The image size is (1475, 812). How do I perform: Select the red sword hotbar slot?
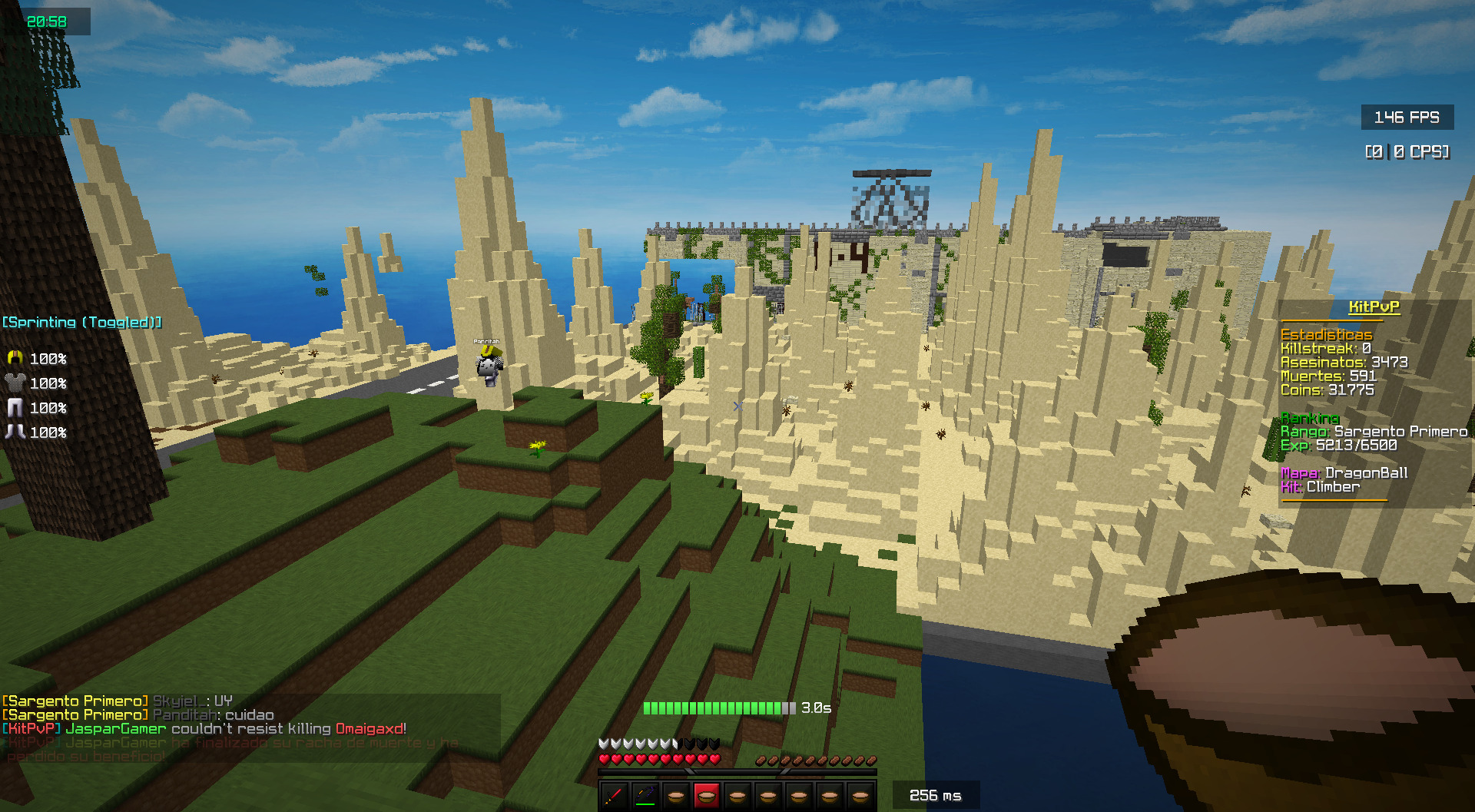(614, 796)
